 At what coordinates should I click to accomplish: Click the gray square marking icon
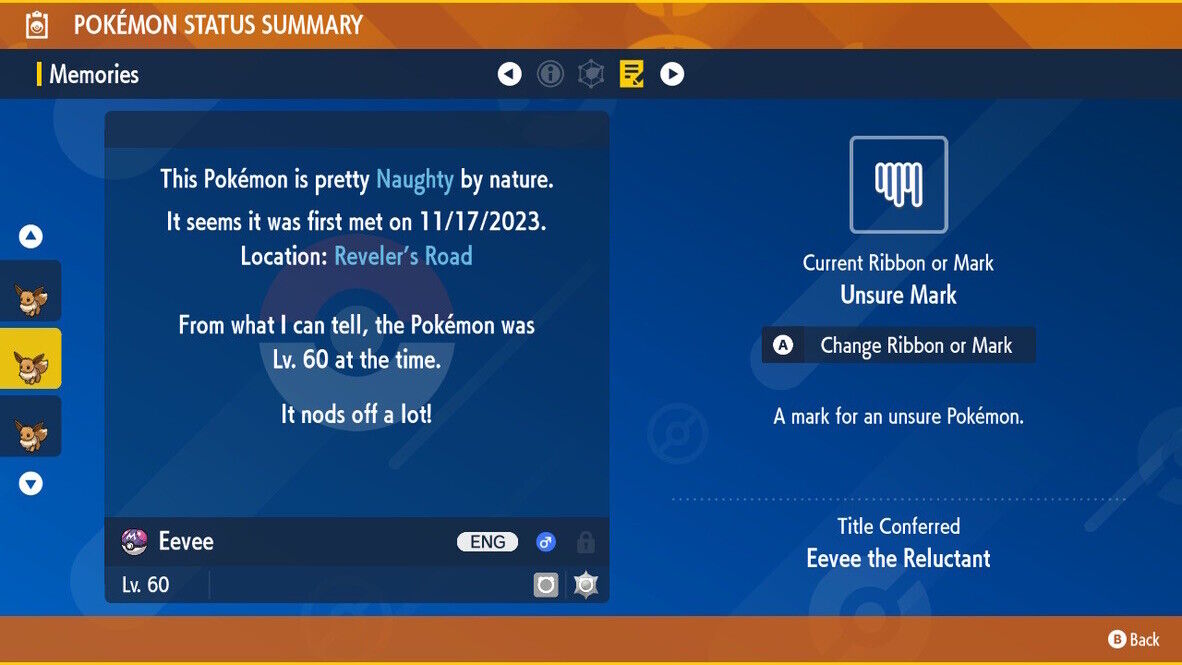click(546, 585)
